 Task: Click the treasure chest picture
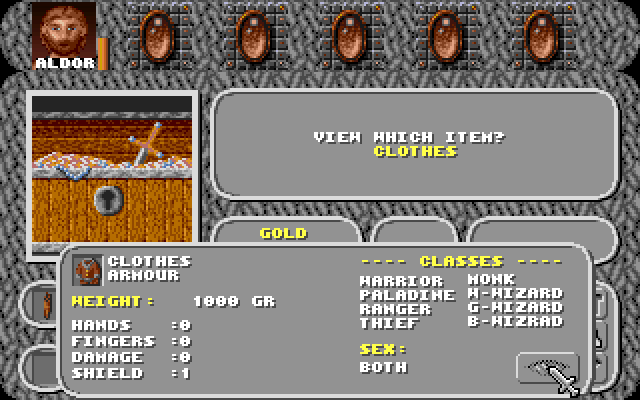click(x=112, y=170)
